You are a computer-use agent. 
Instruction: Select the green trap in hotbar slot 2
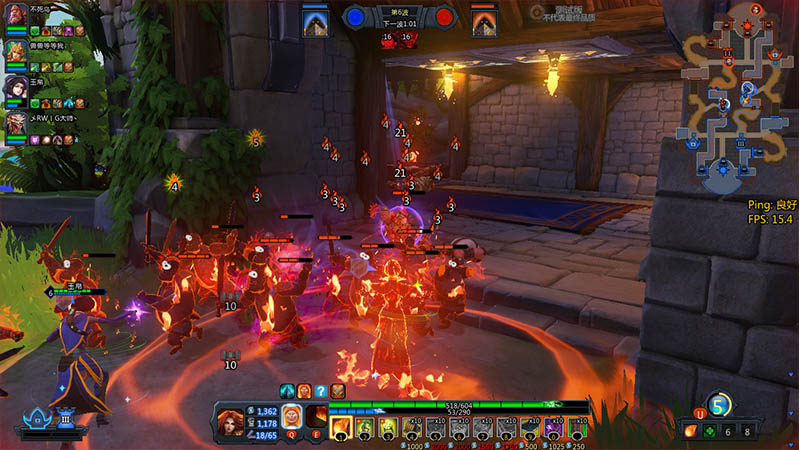[365, 428]
